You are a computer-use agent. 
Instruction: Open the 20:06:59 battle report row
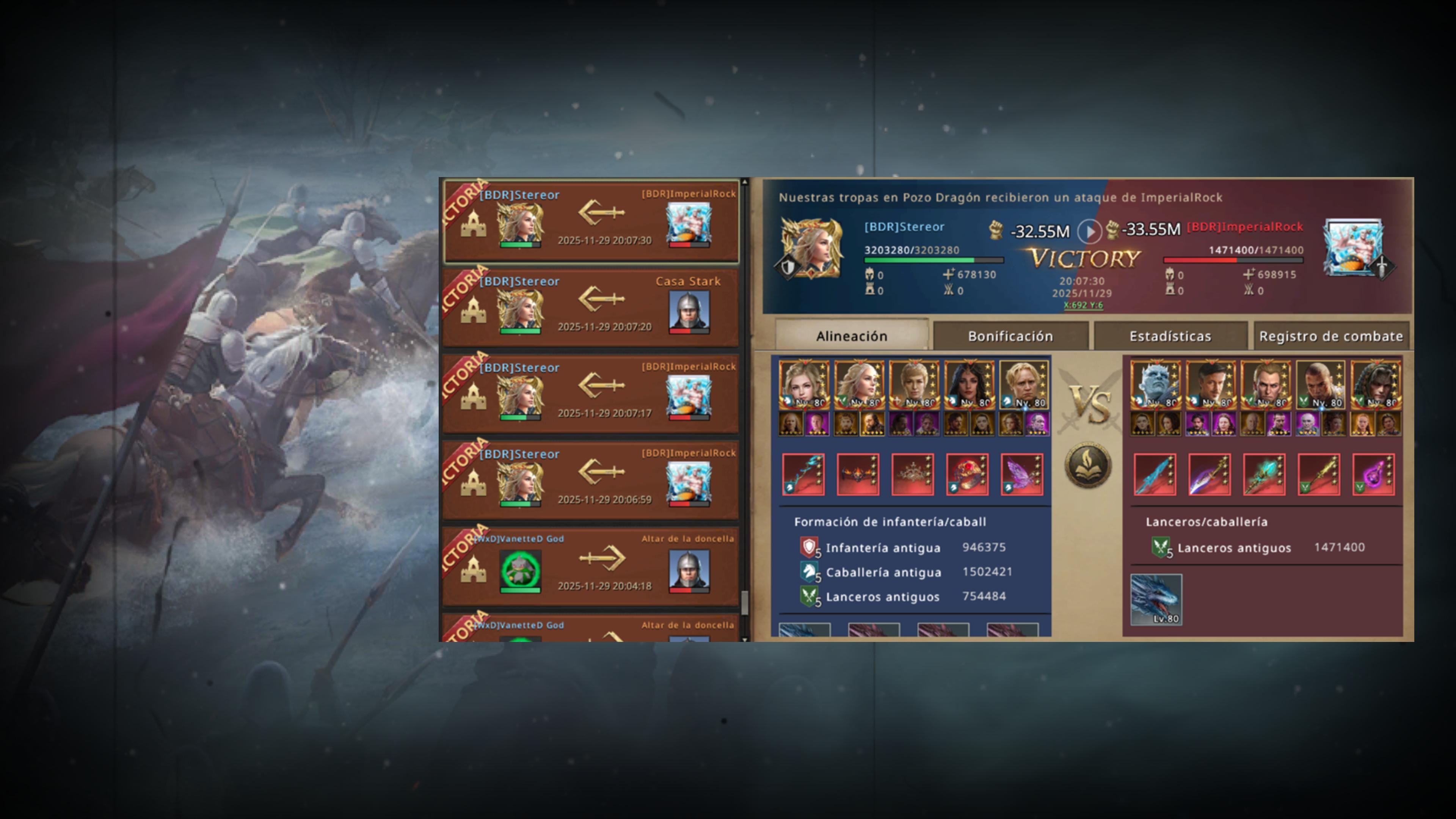[x=591, y=480]
